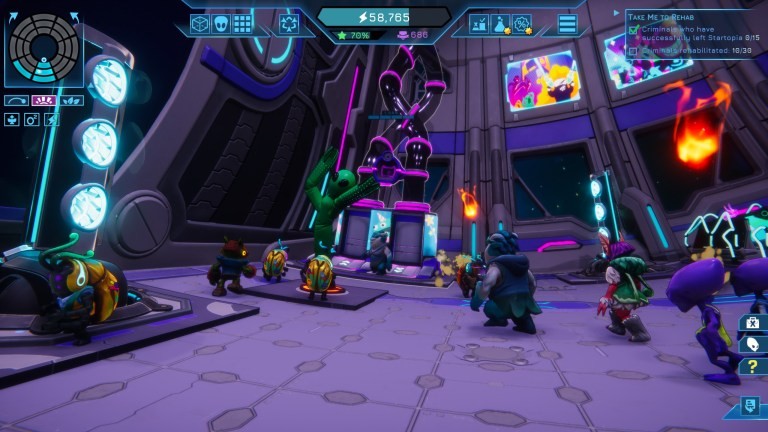Screen dimensions: 768x432
Task: Open the recycling symbol menu
Action: (289, 23)
